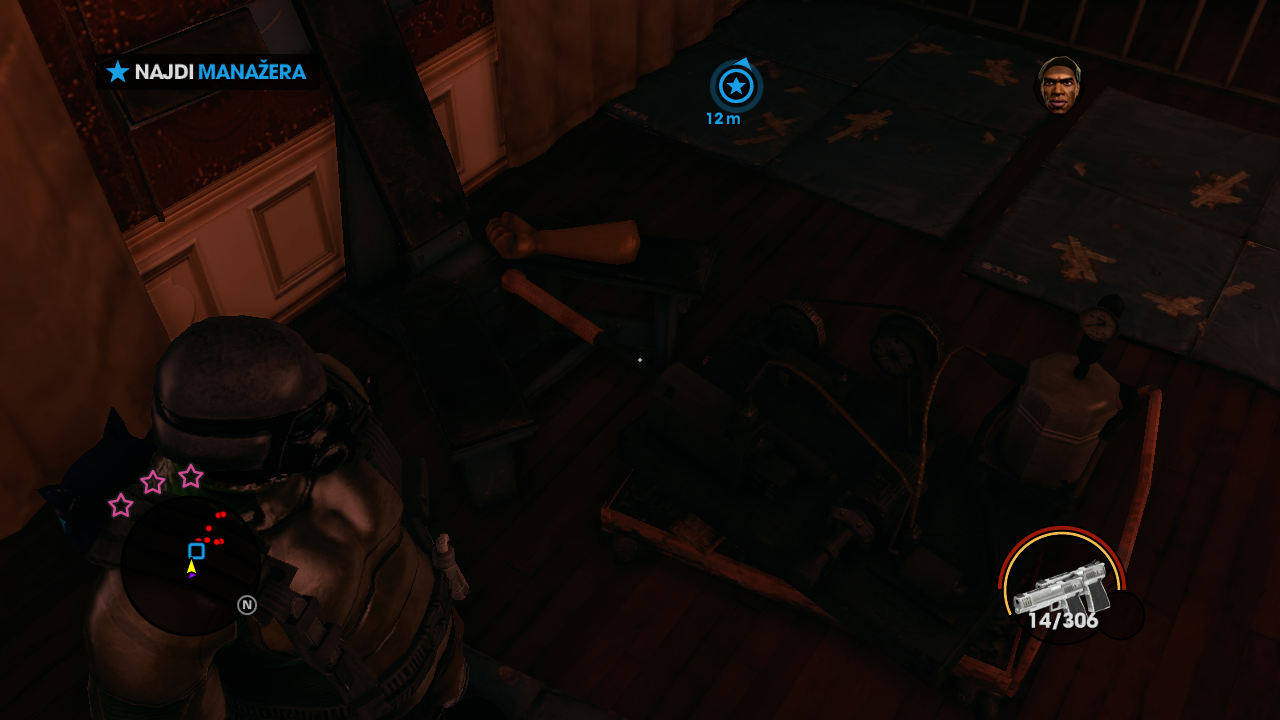
Task: Select the pistol weapon icon
Action: (x=1061, y=591)
